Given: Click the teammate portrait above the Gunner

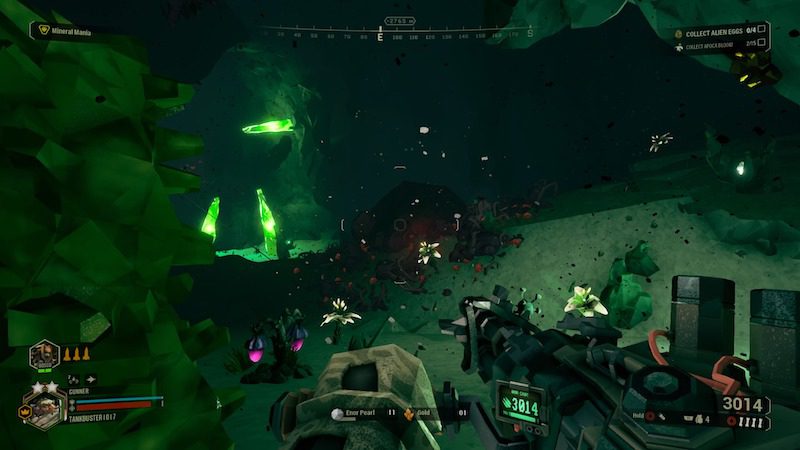Looking at the screenshot, I should click(x=44, y=355).
